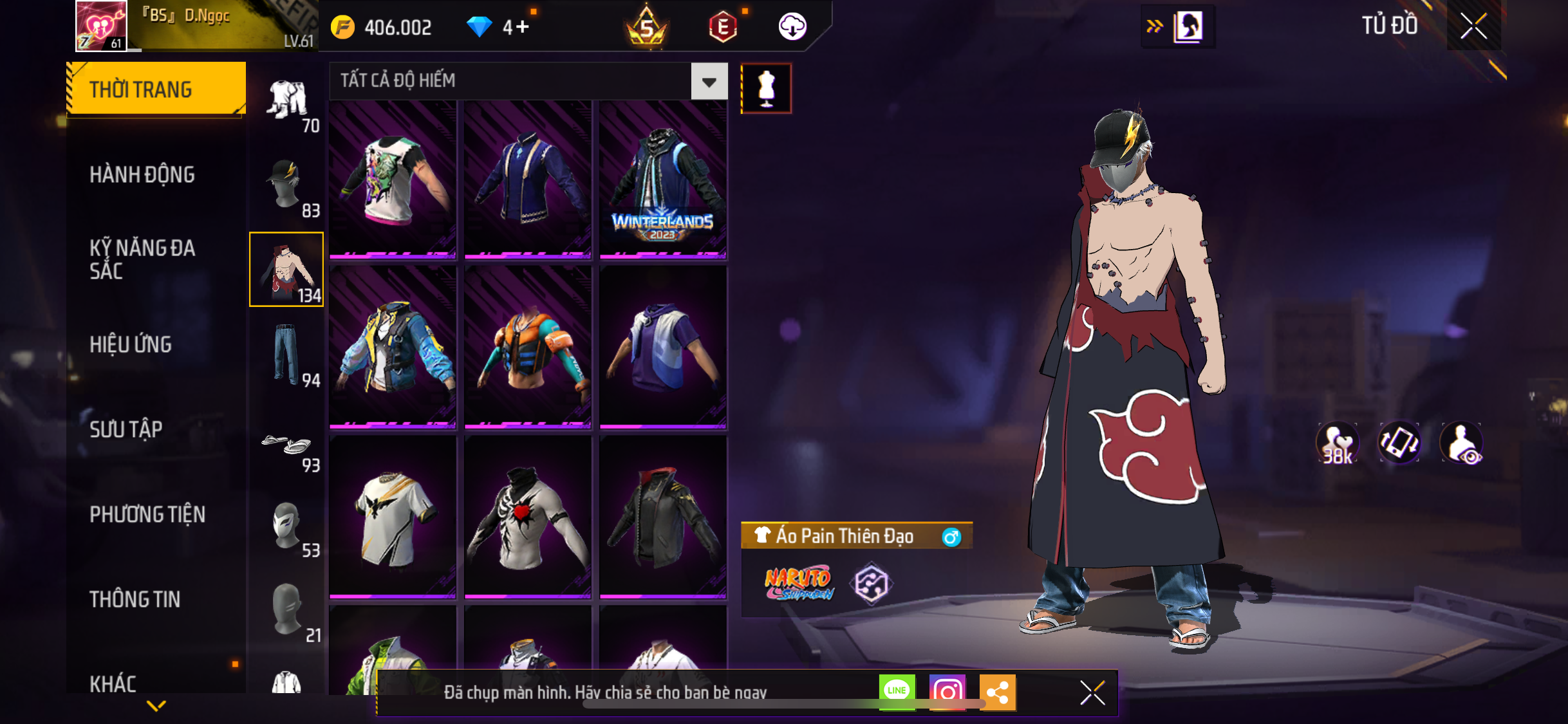Screen dimensions: 1568x724
Task: Share the screenshot via LINE
Action: pyautogui.click(x=897, y=692)
